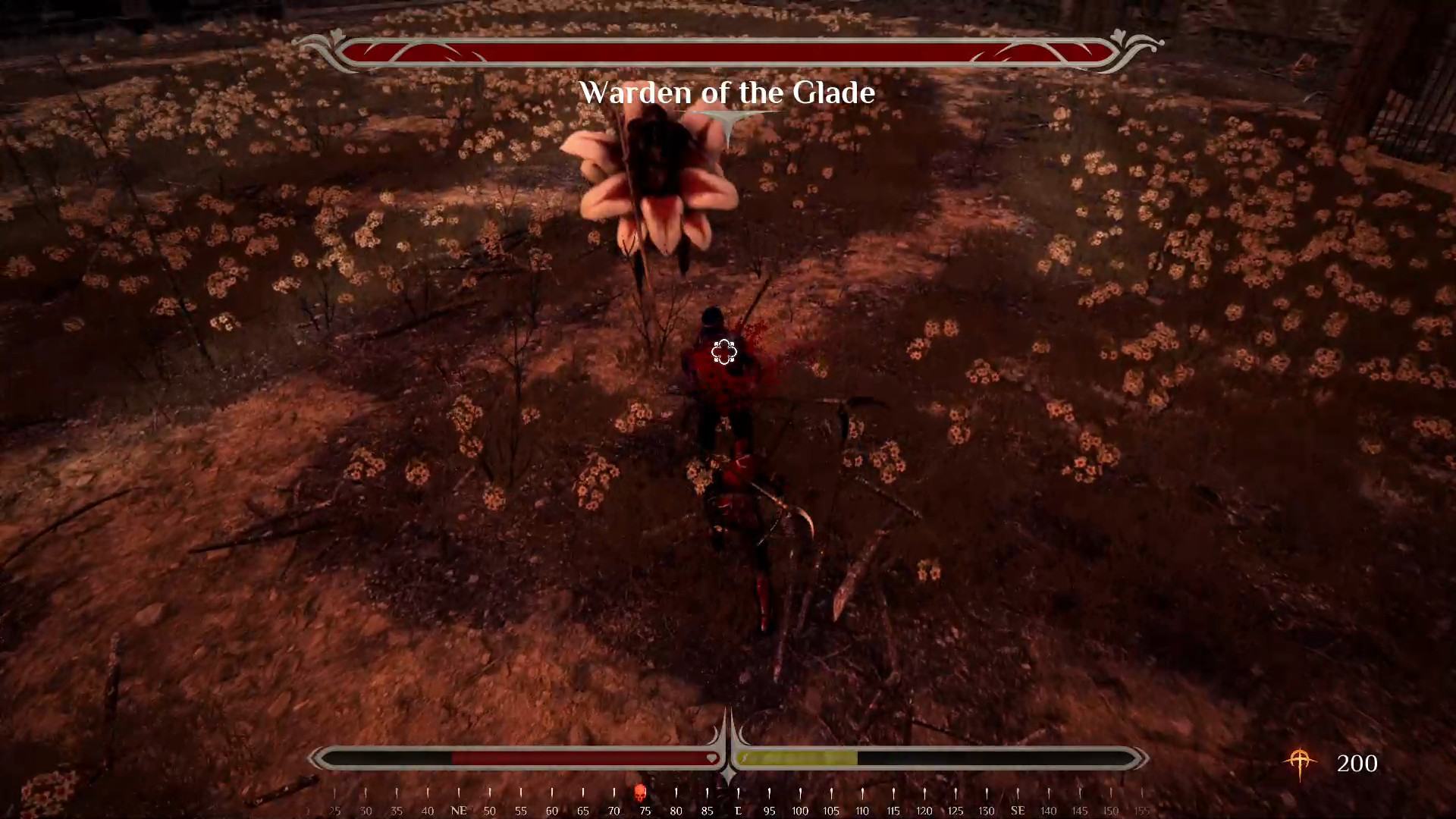Click the crosshair reticle at screen center
Image resolution: width=1456 pixels, height=819 pixels.
pyautogui.click(x=723, y=352)
